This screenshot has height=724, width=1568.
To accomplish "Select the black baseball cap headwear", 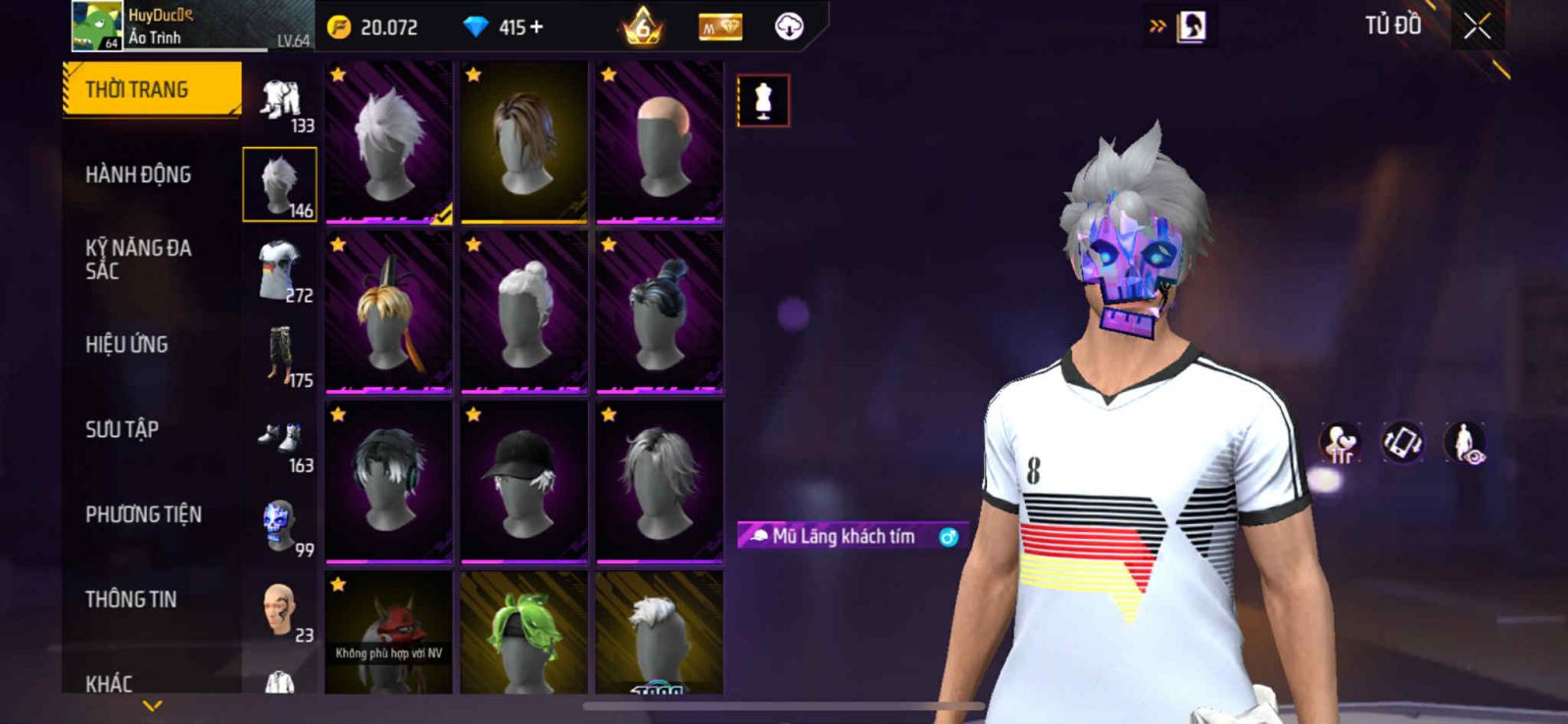I will point(524,482).
